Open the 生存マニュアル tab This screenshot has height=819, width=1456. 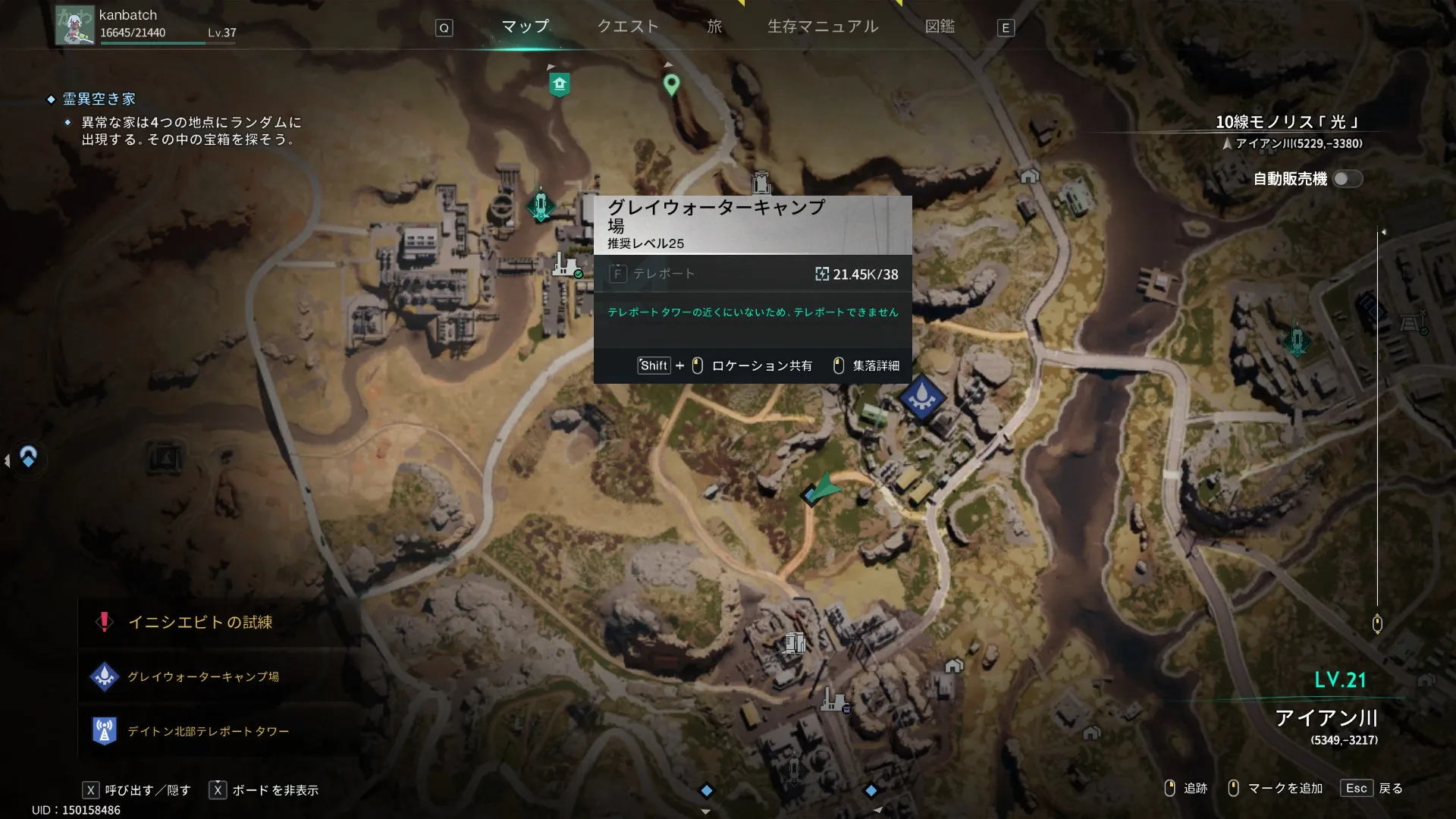coord(822,27)
